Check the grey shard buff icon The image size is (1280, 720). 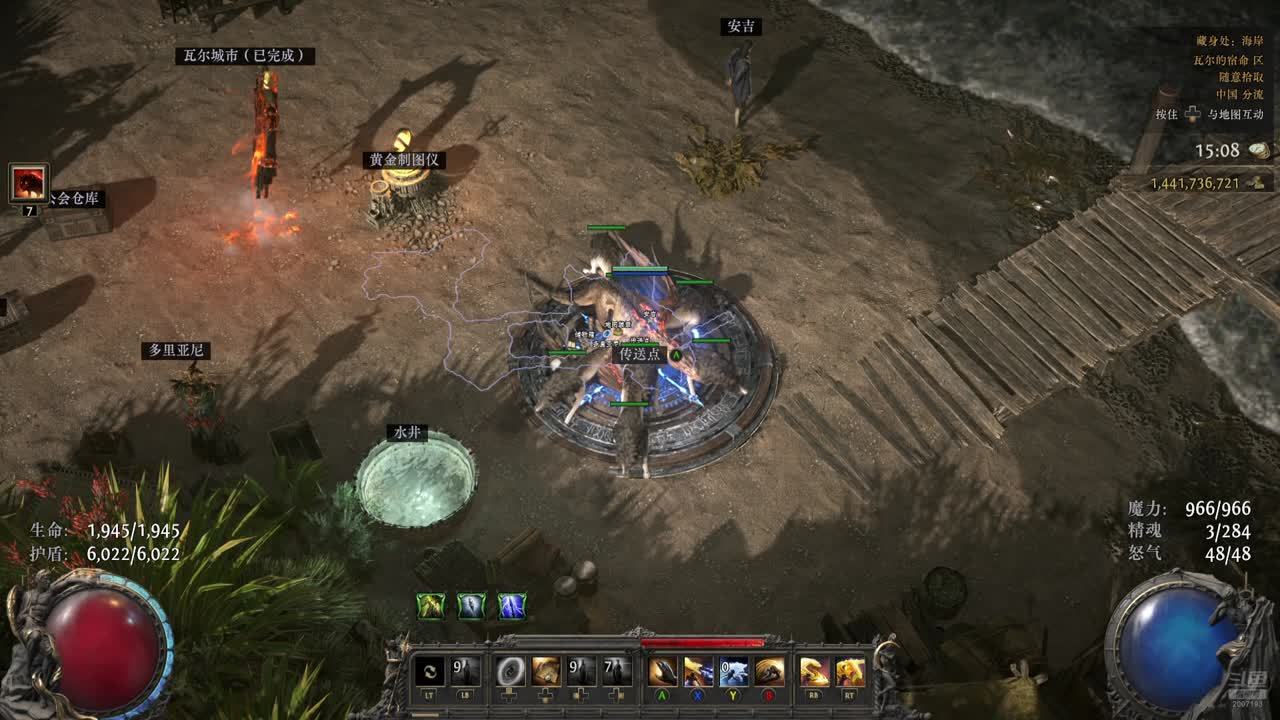coord(471,606)
